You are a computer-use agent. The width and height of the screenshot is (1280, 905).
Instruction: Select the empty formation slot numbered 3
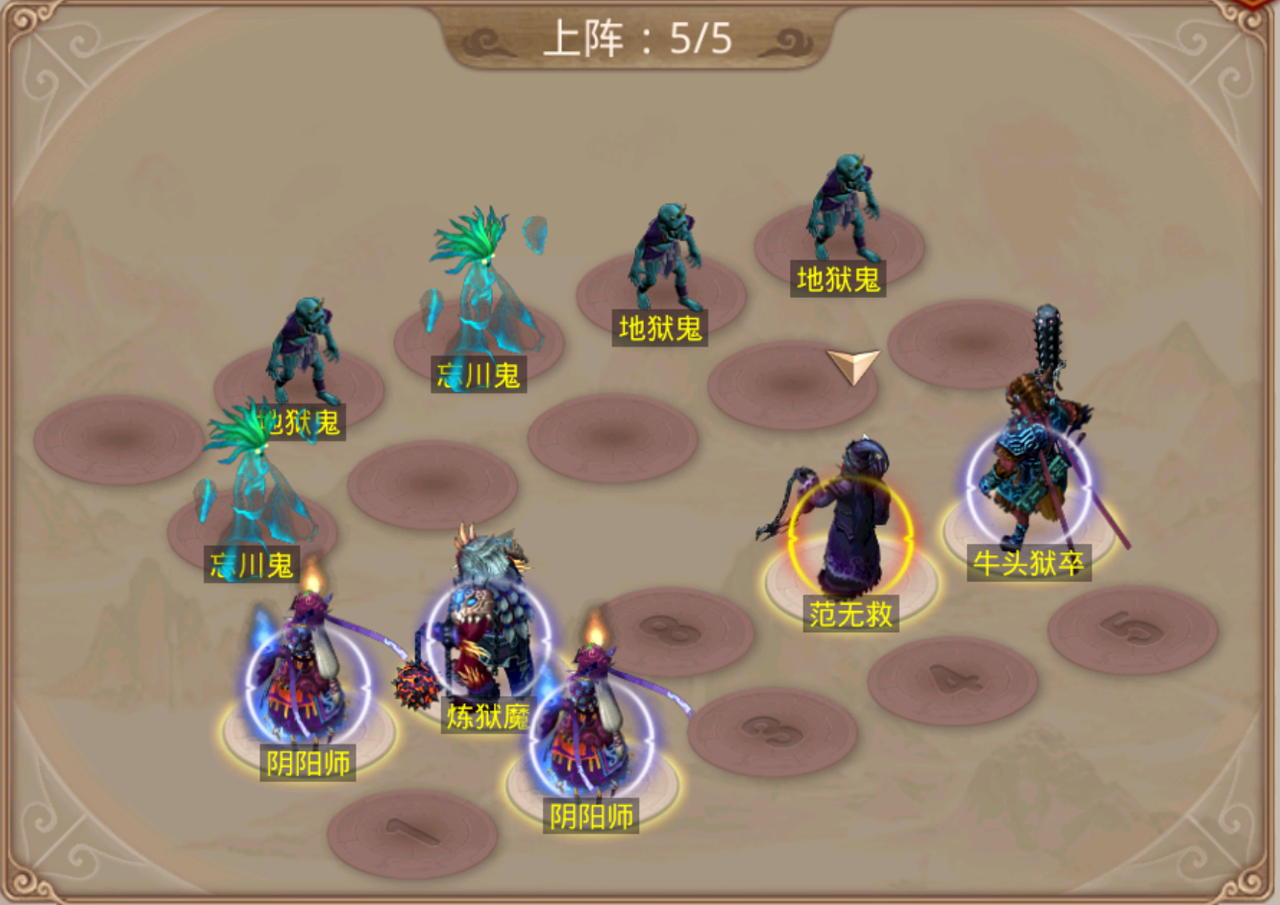click(x=771, y=732)
